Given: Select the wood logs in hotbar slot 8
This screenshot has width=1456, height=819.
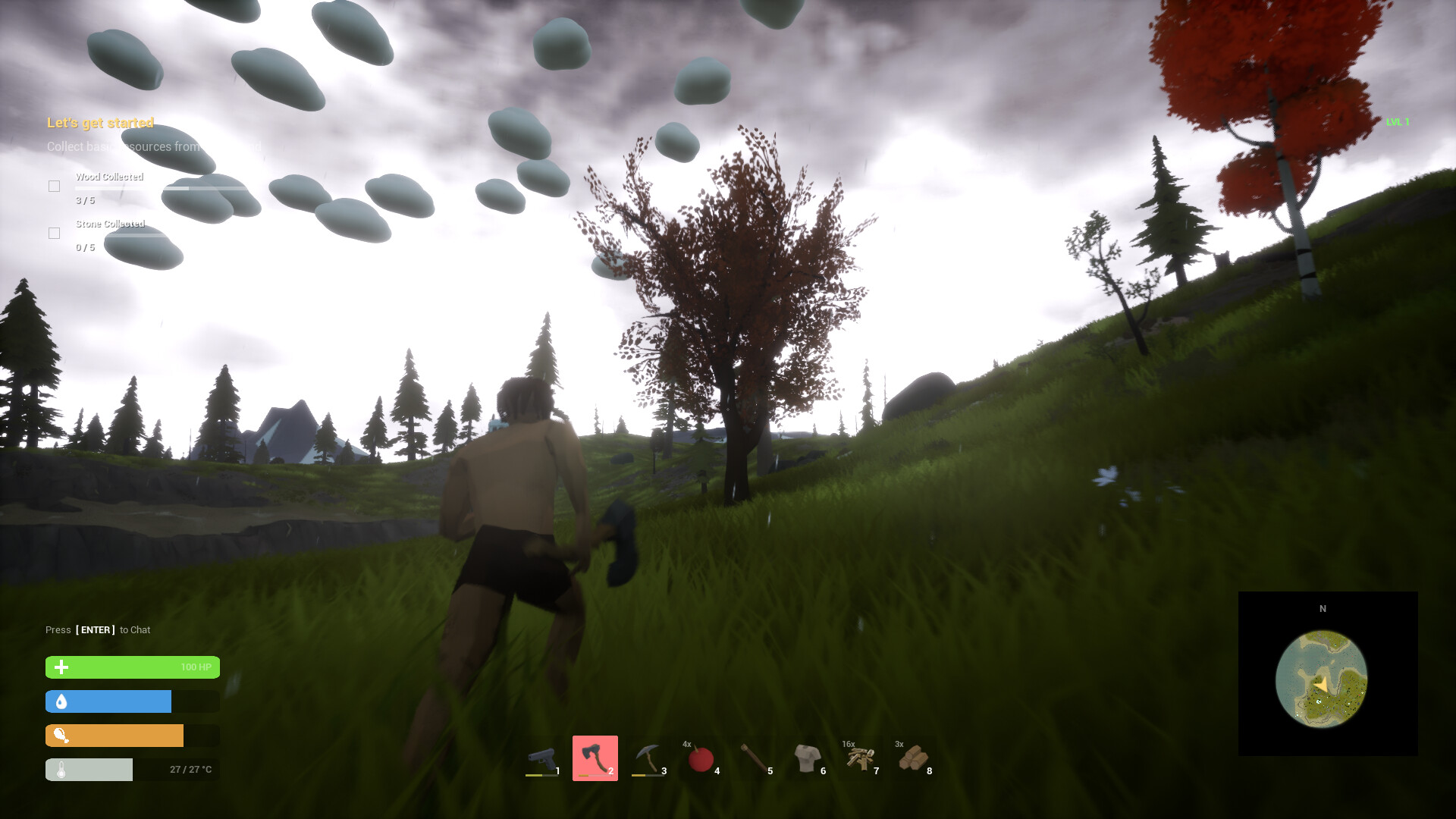Looking at the screenshot, I should coord(913,758).
